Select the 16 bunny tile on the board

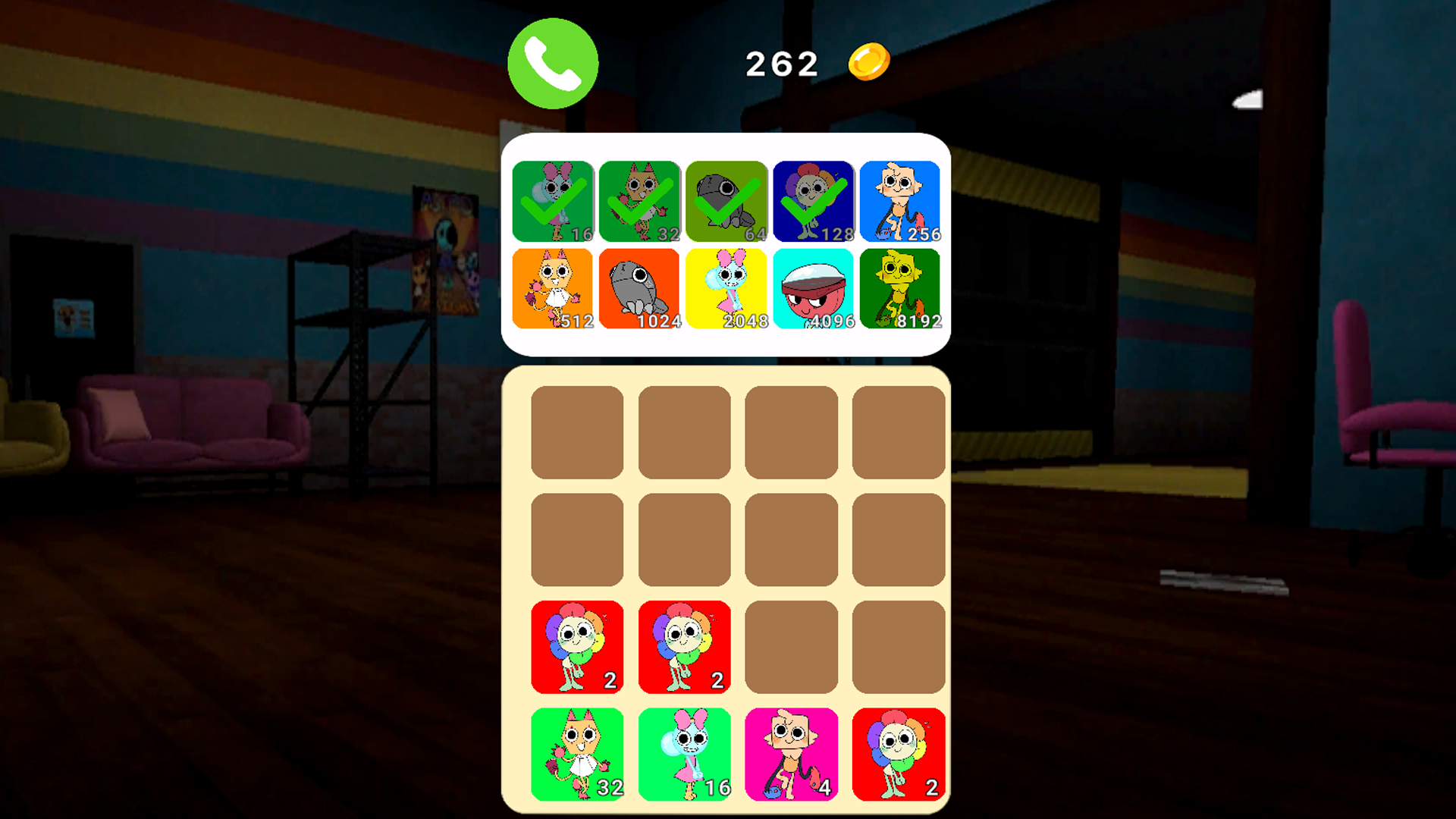[x=684, y=755]
